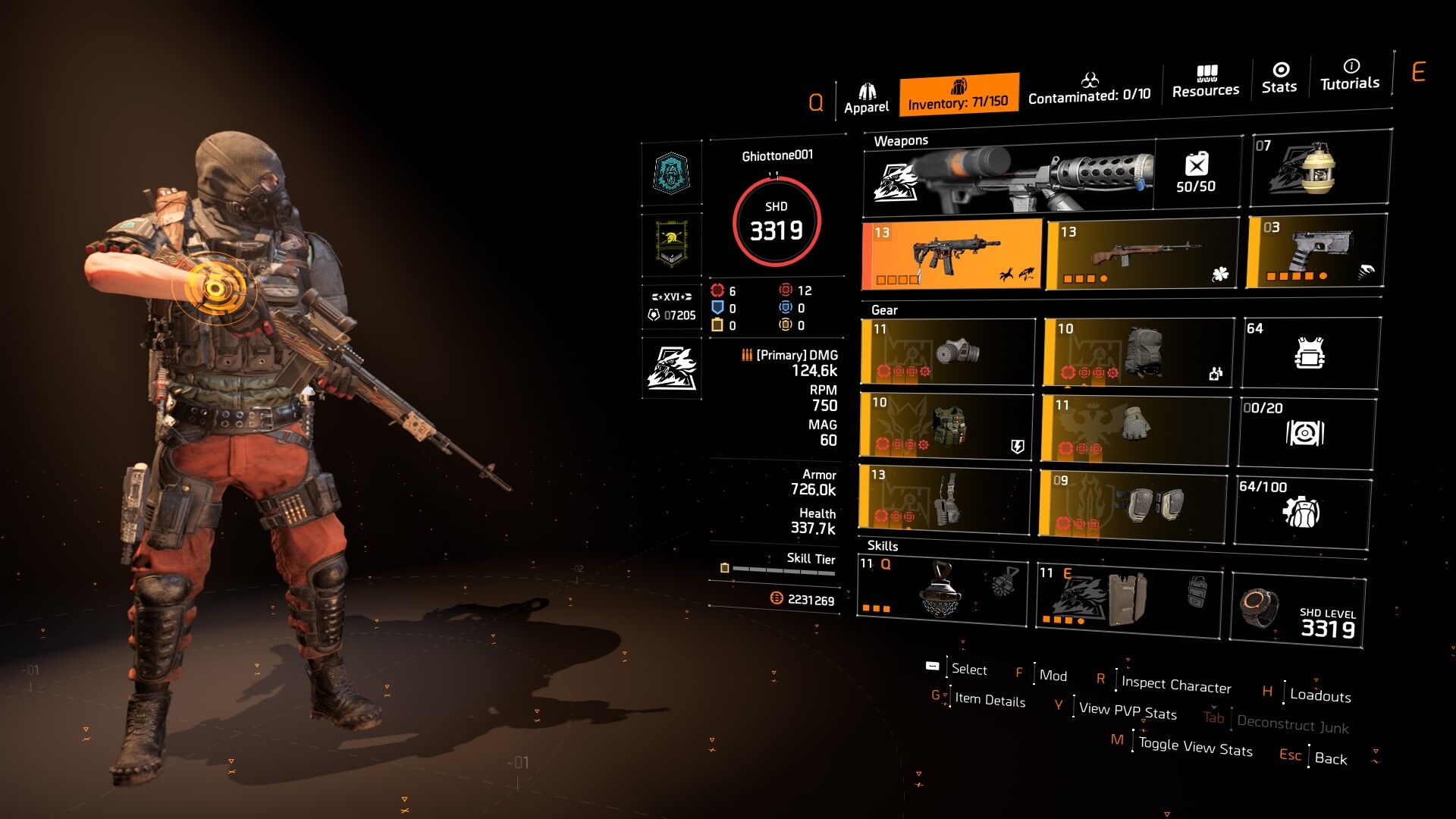This screenshot has height=819, width=1456.
Task: Select the first skill slot
Action: (942, 591)
